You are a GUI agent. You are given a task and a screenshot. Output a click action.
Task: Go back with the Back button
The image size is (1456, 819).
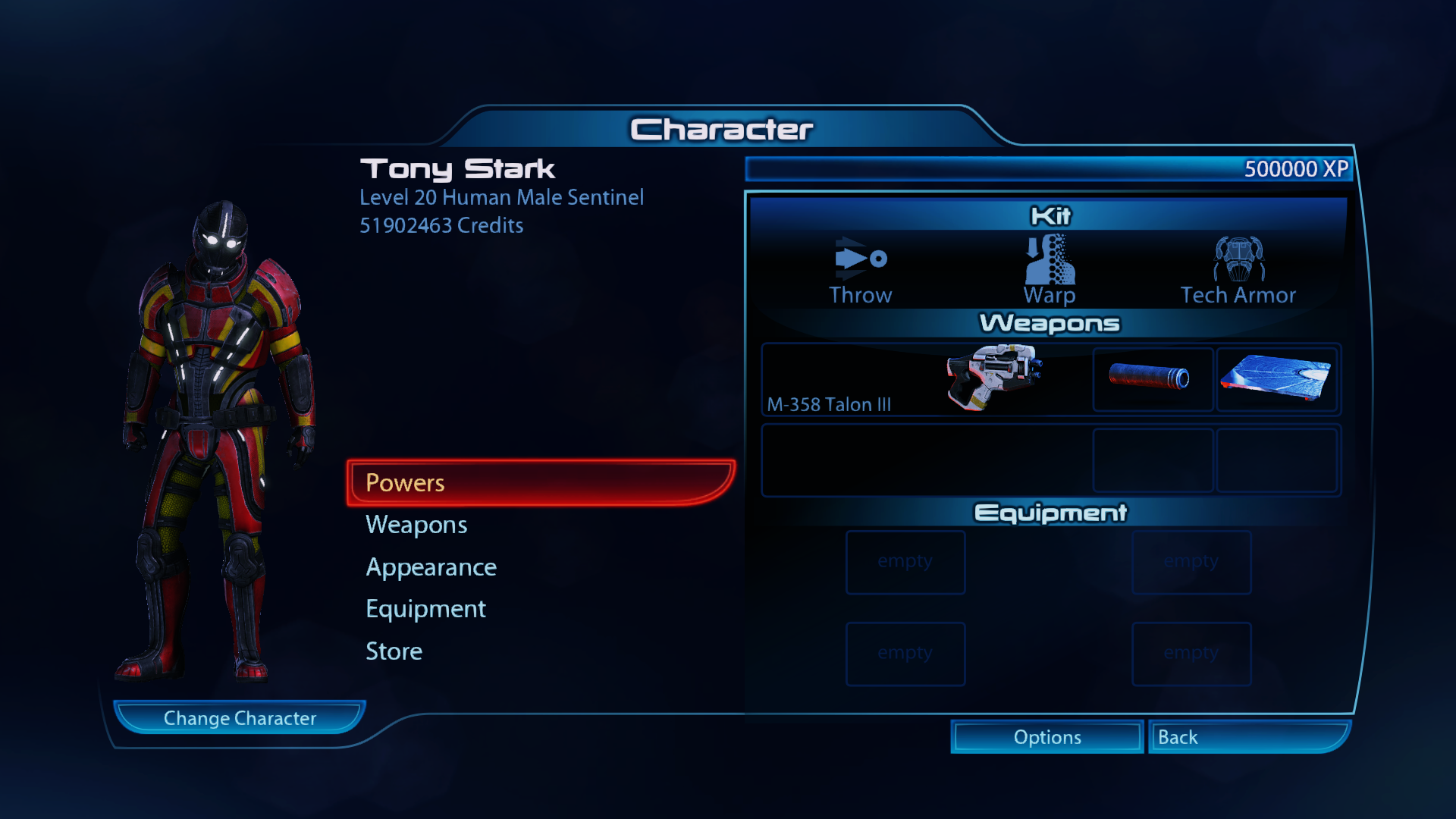pos(1248,737)
